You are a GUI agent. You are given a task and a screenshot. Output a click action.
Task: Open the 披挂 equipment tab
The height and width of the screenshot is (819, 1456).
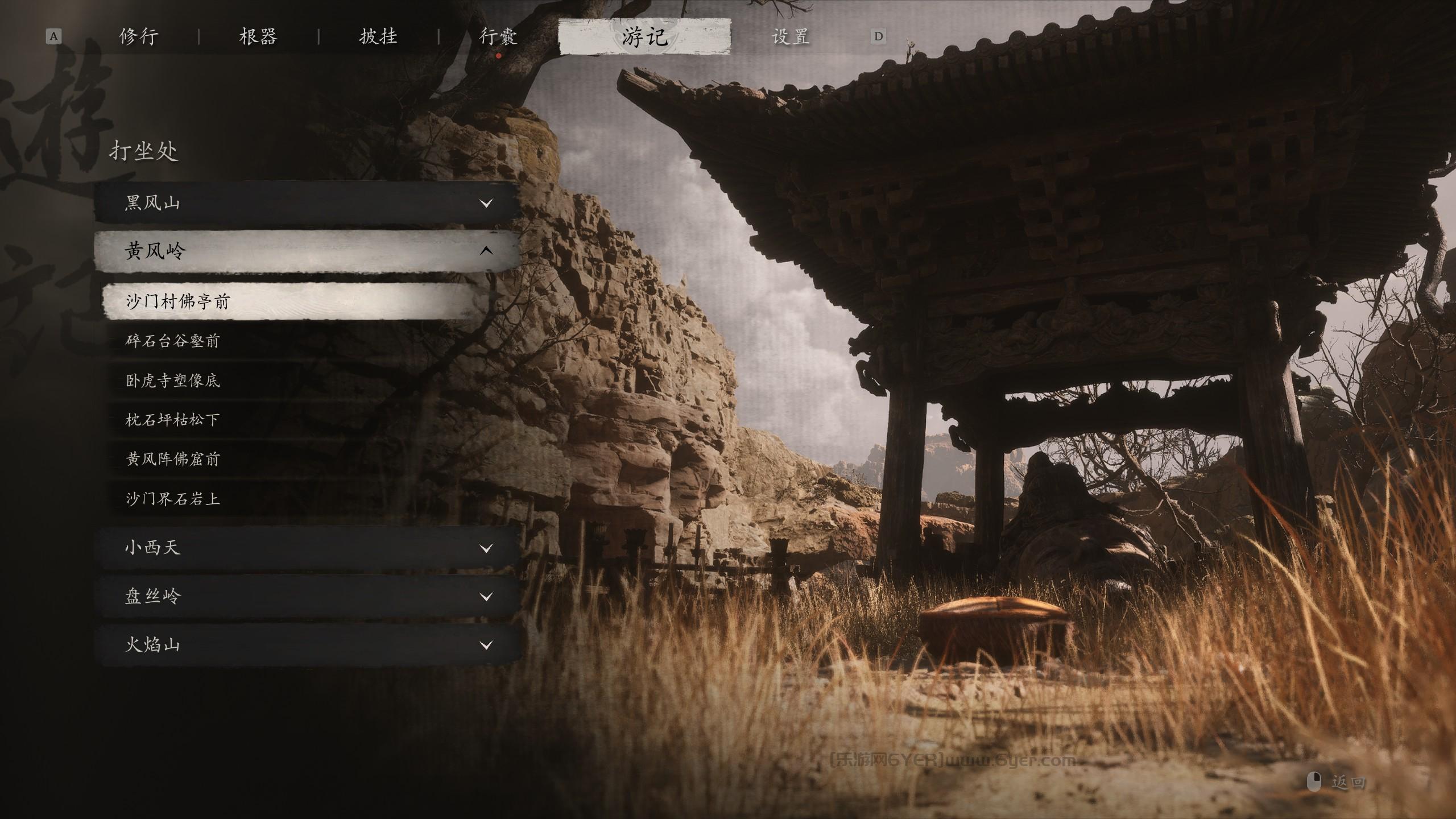point(382,35)
